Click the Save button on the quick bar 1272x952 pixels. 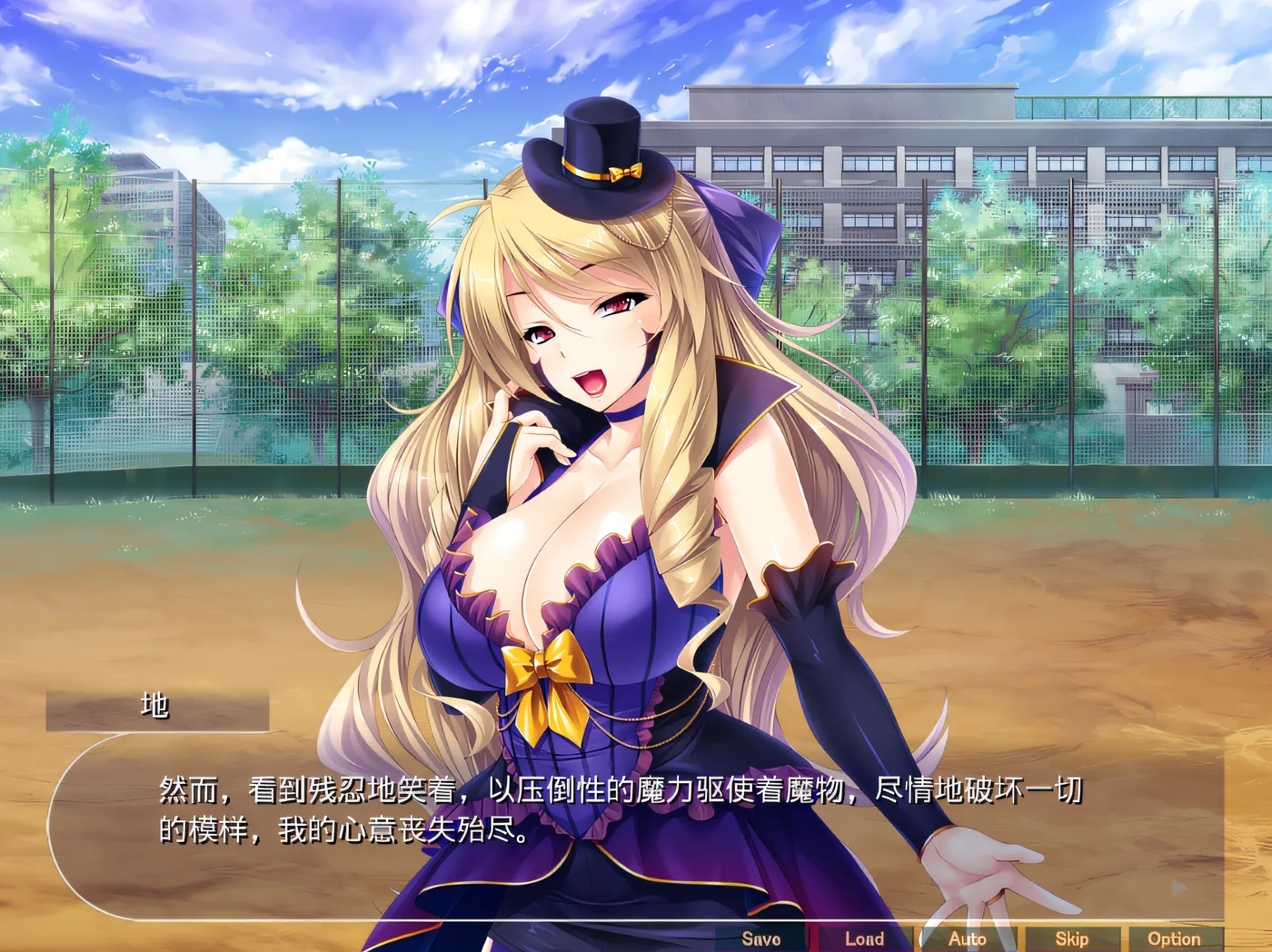pos(760,938)
